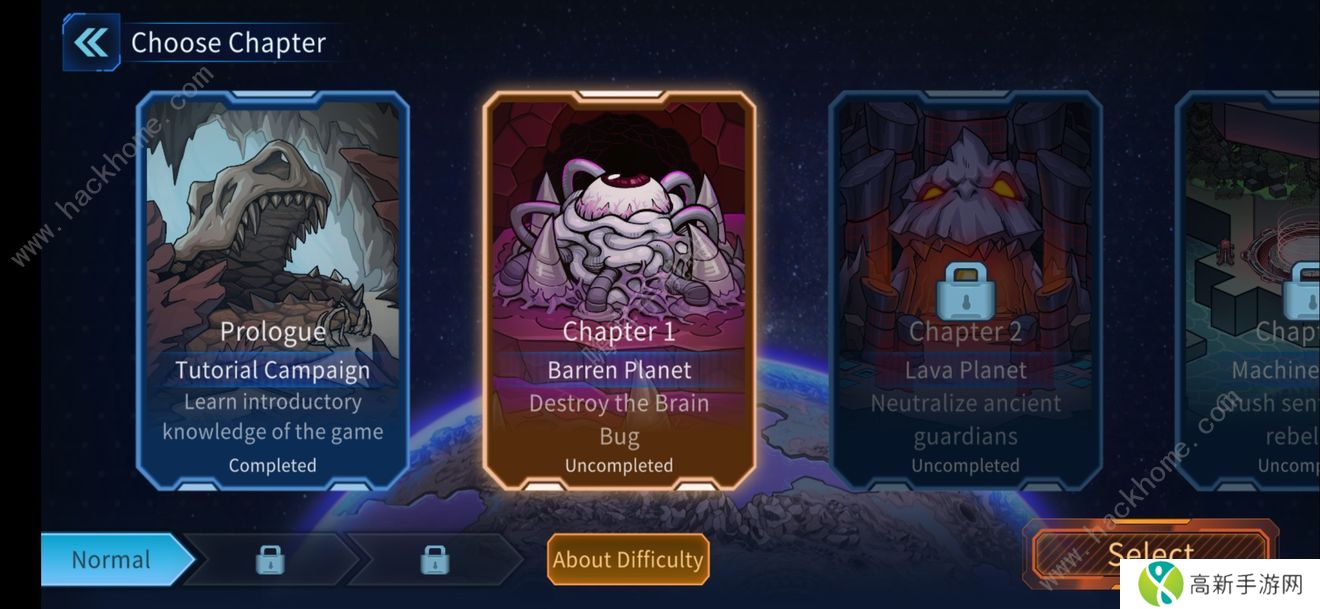Image resolution: width=1320 pixels, height=609 pixels.
Task: Go back using the double-arrow button
Action: pyautogui.click(x=91, y=43)
